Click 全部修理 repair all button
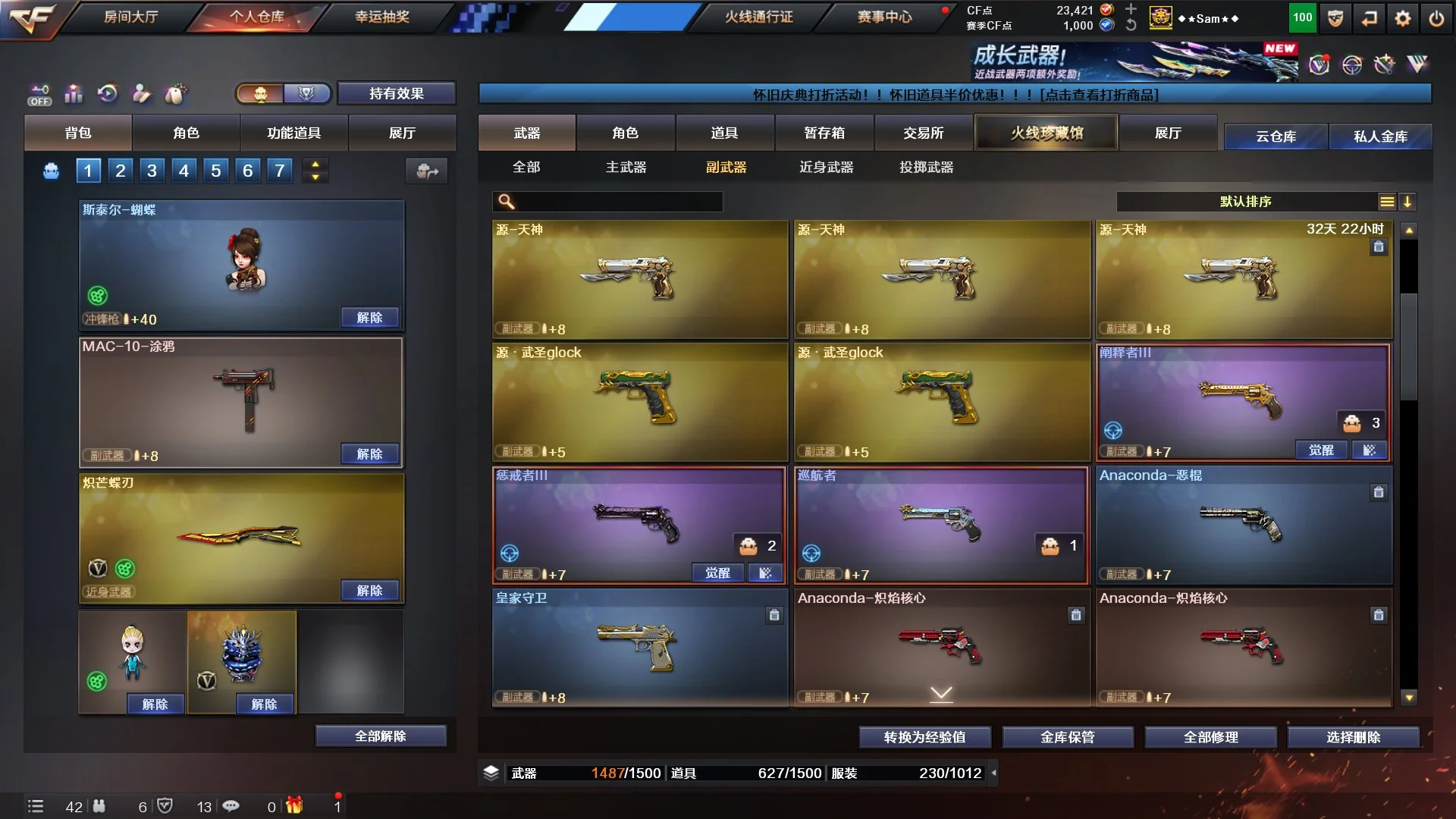This screenshot has width=1456, height=819. pos(1210,737)
